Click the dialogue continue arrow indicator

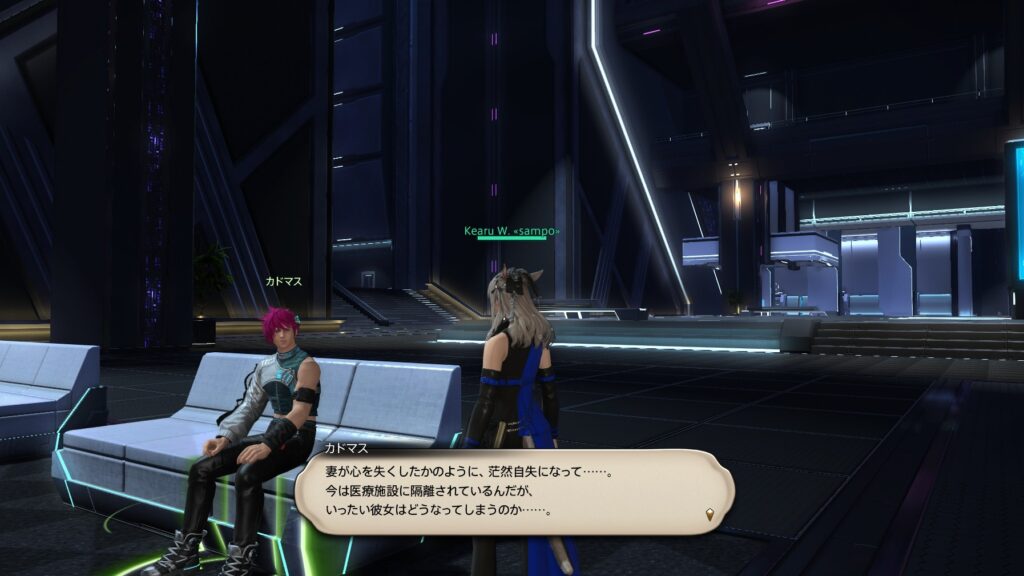click(710, 515)
